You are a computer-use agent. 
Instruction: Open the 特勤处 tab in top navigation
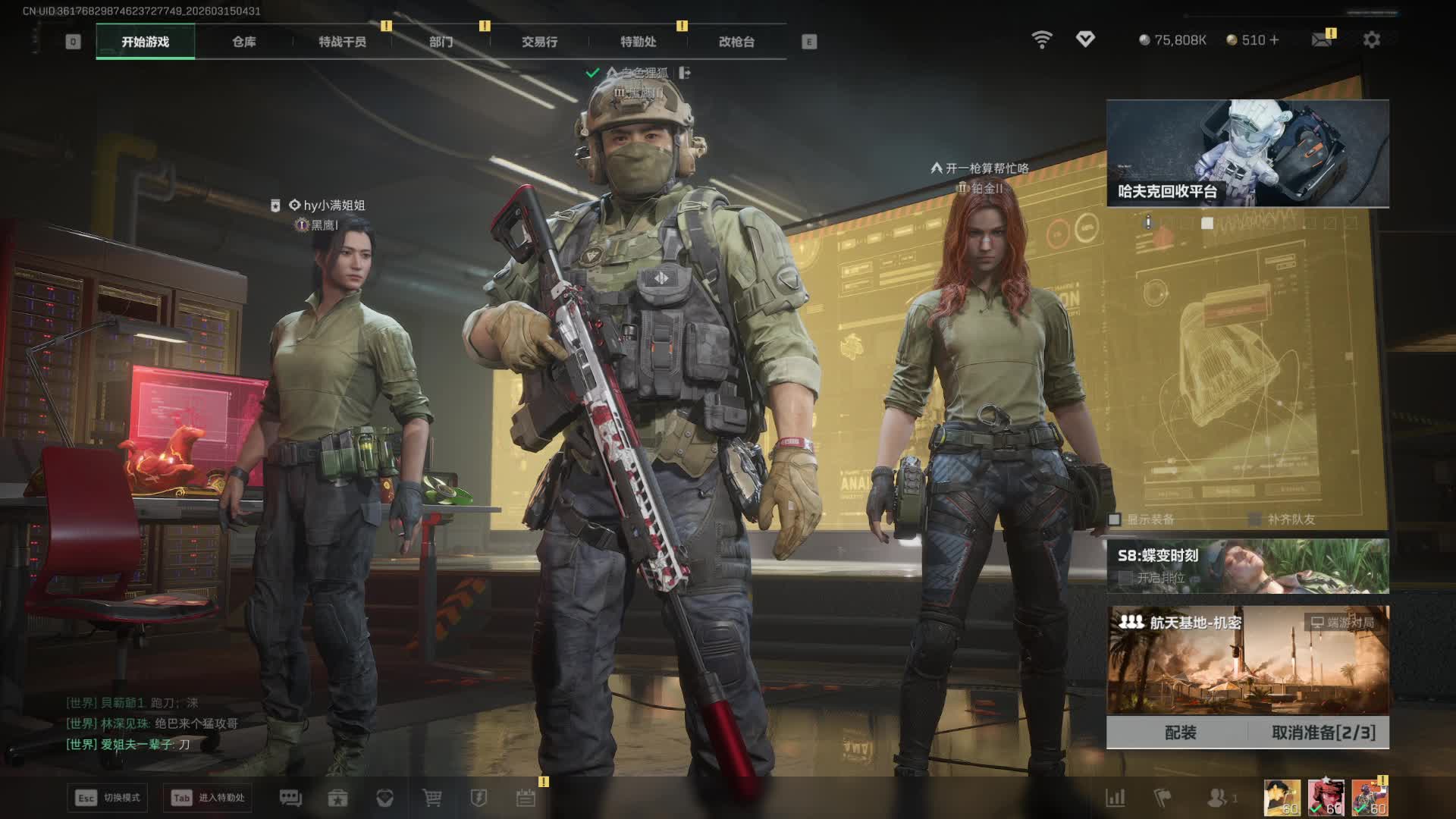[x=638, y=42]
